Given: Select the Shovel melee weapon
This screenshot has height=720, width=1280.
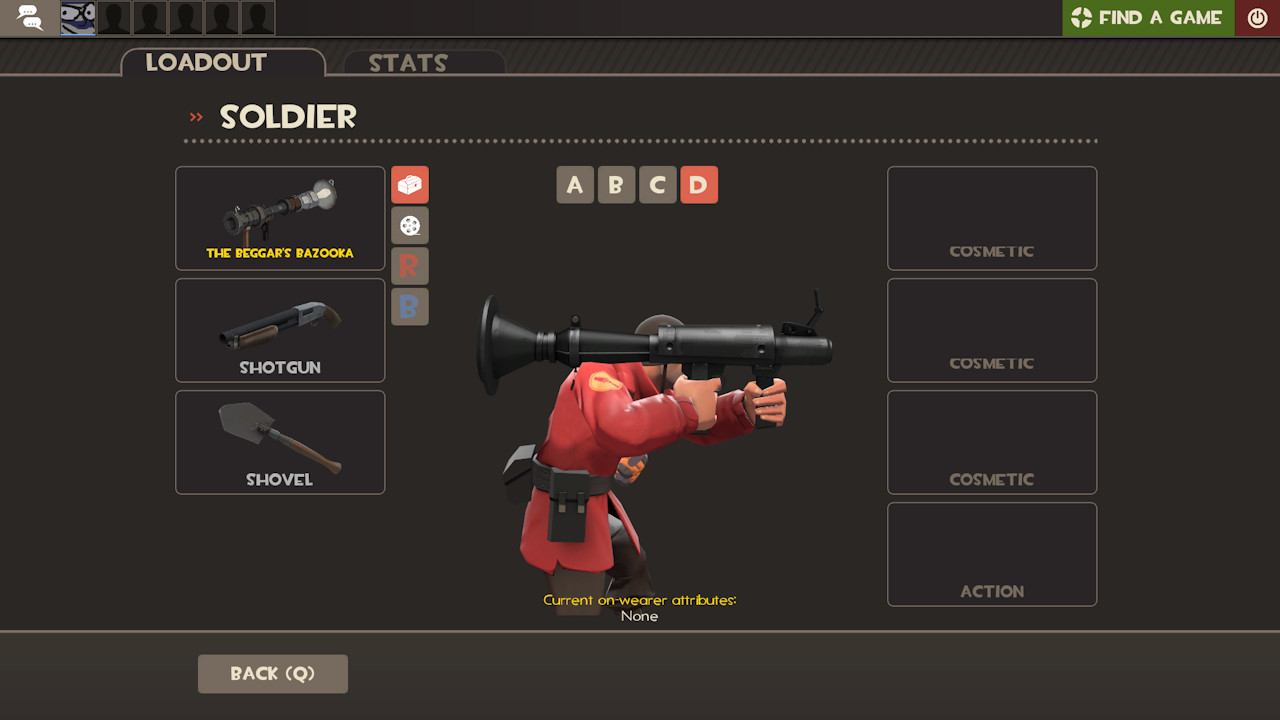Looking at the screenshot, I should [x=280, y=442].
